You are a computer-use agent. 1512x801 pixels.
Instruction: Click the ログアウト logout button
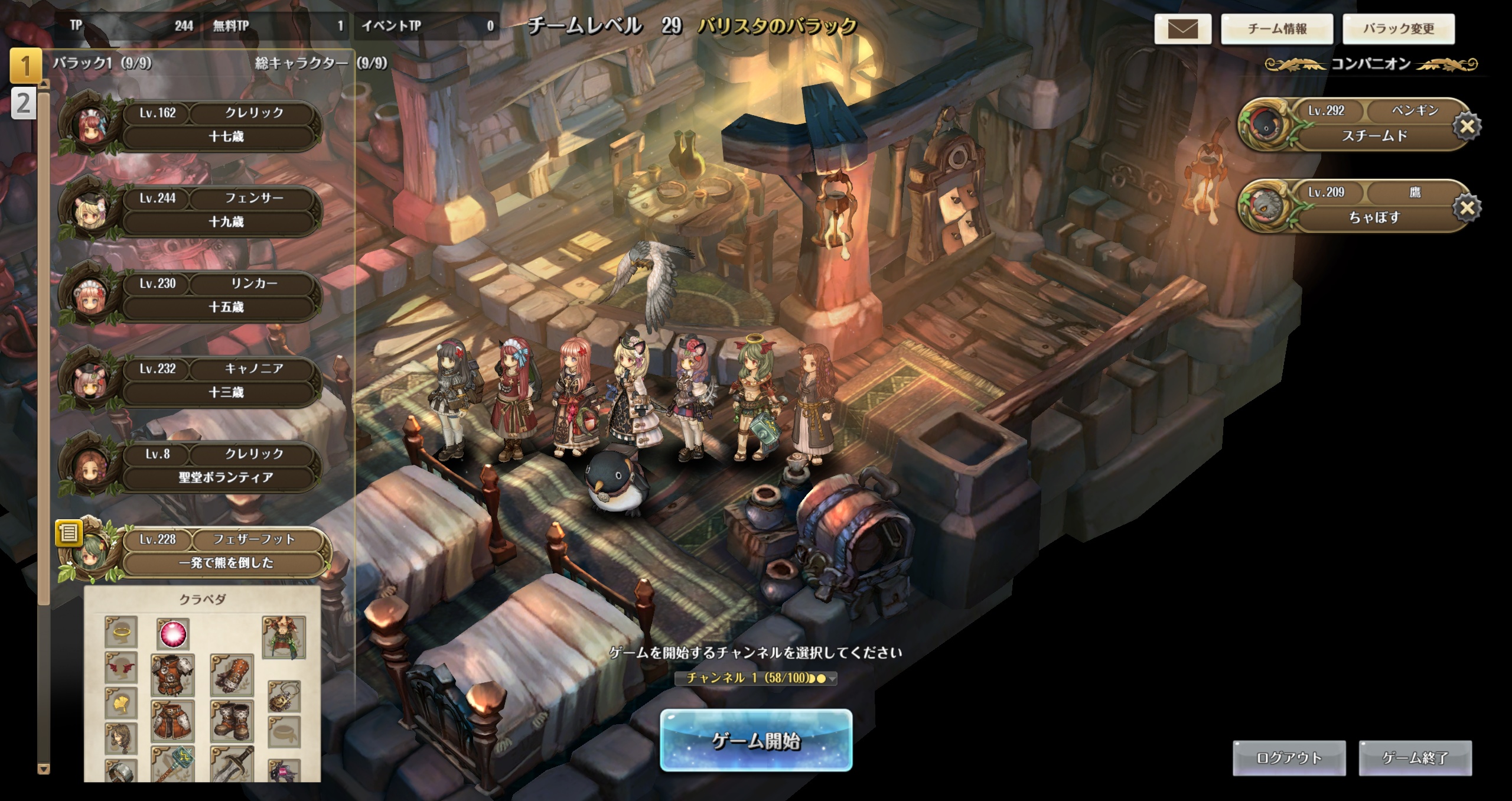click(1289, 758)
